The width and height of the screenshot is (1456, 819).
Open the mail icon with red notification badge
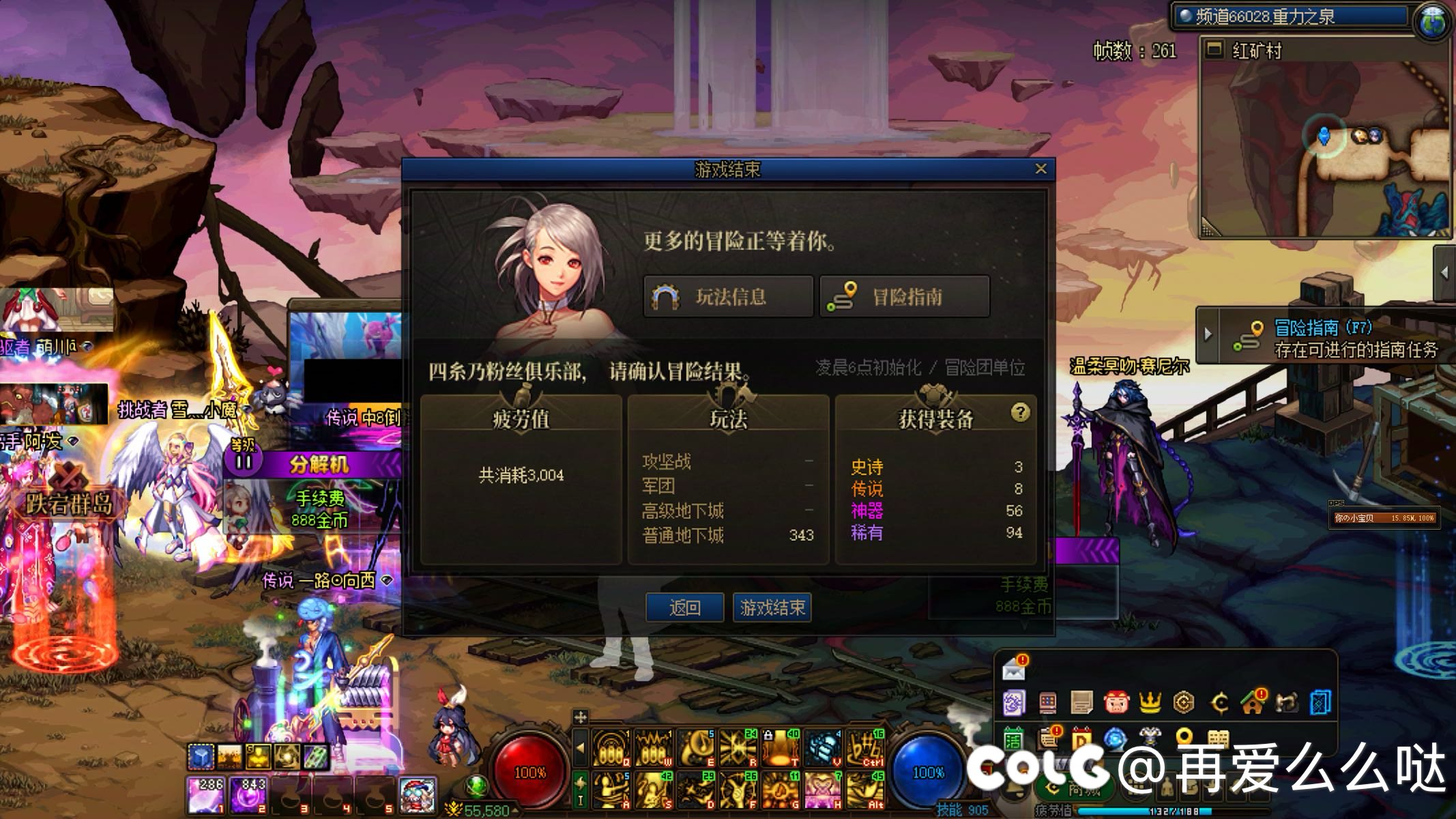coord(1014,671)
